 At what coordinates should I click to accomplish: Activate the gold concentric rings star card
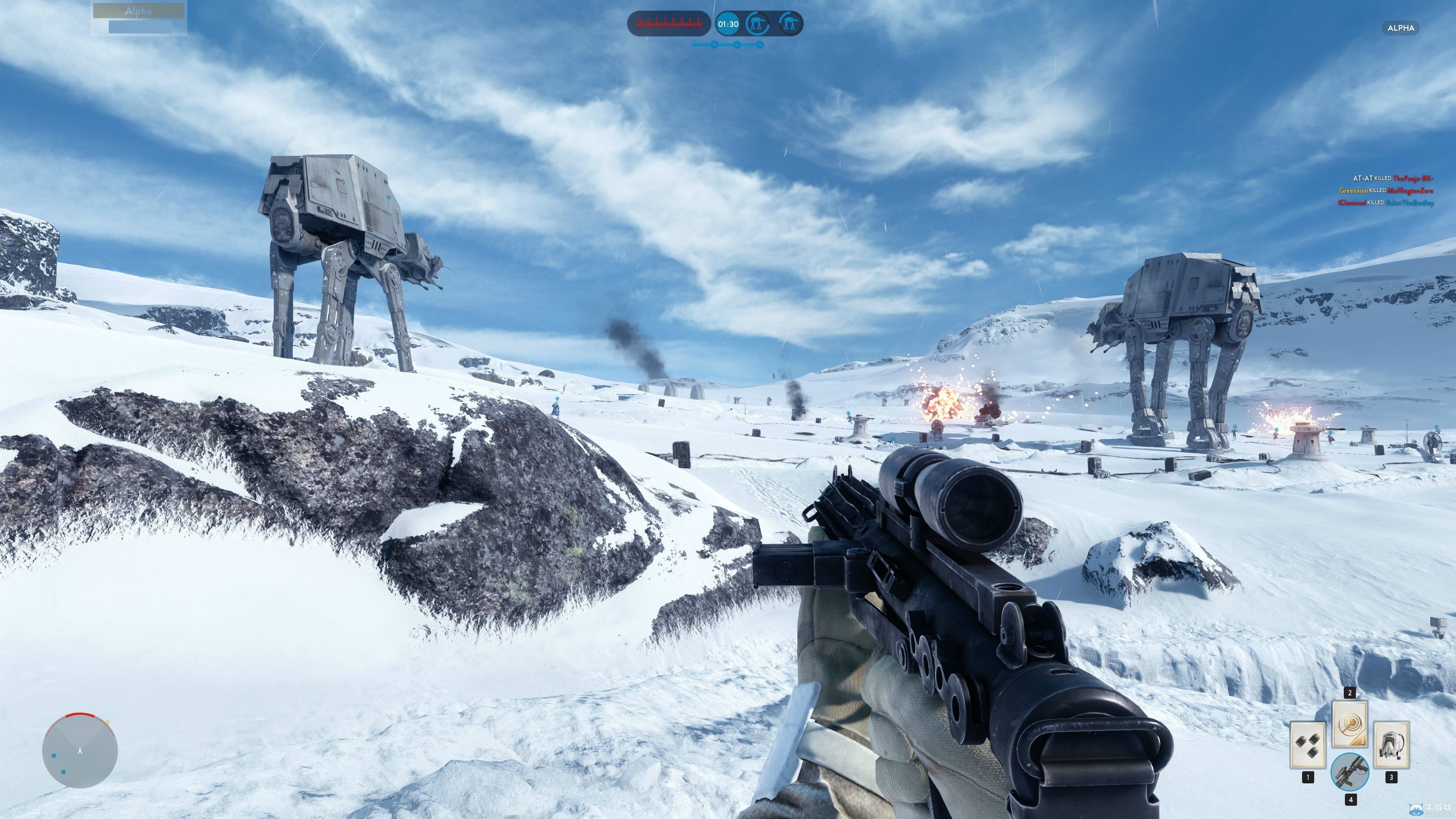(x=1350, y=724)
